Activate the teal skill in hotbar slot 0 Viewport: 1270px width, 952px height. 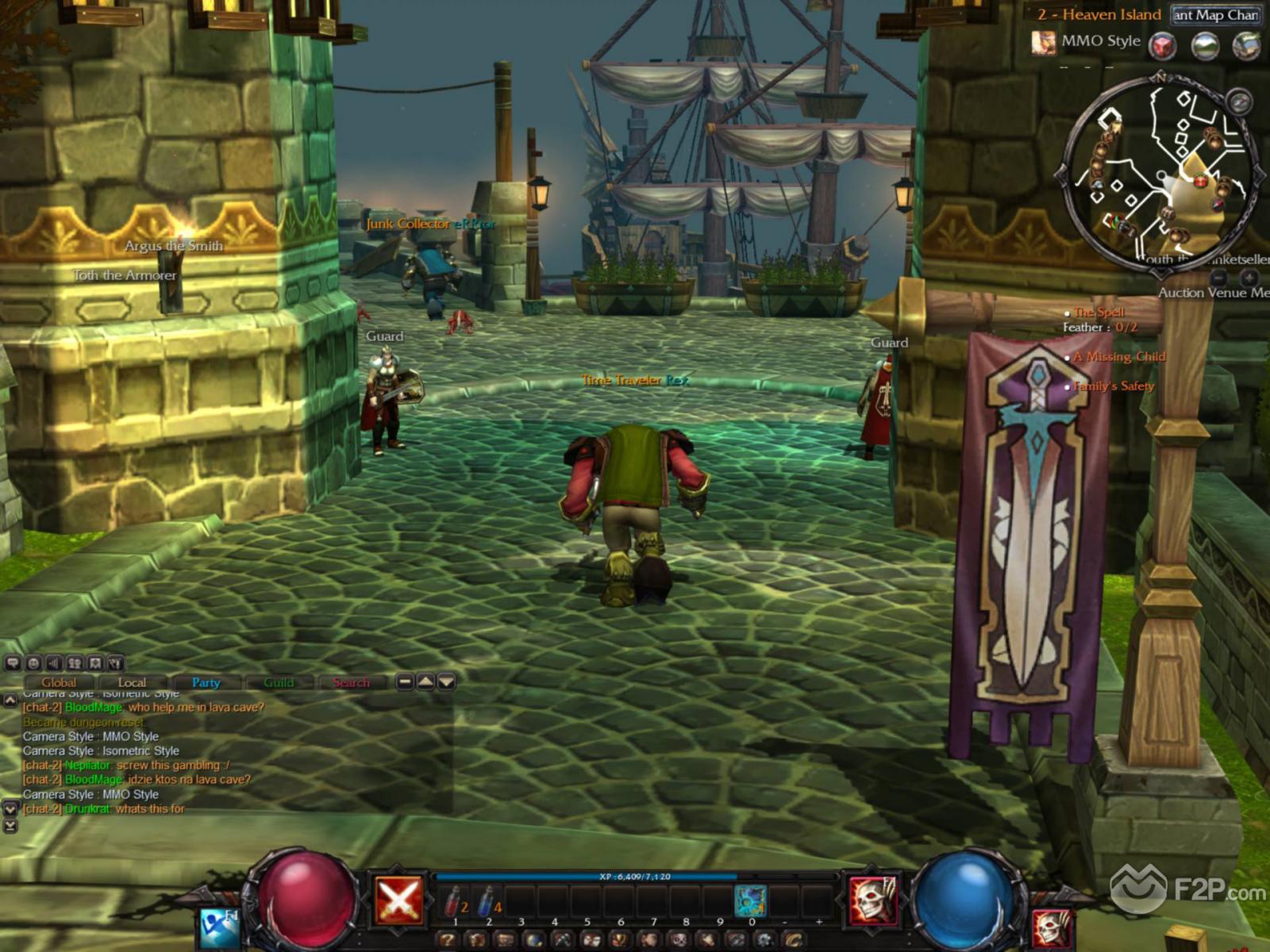[x=750, y=901]
